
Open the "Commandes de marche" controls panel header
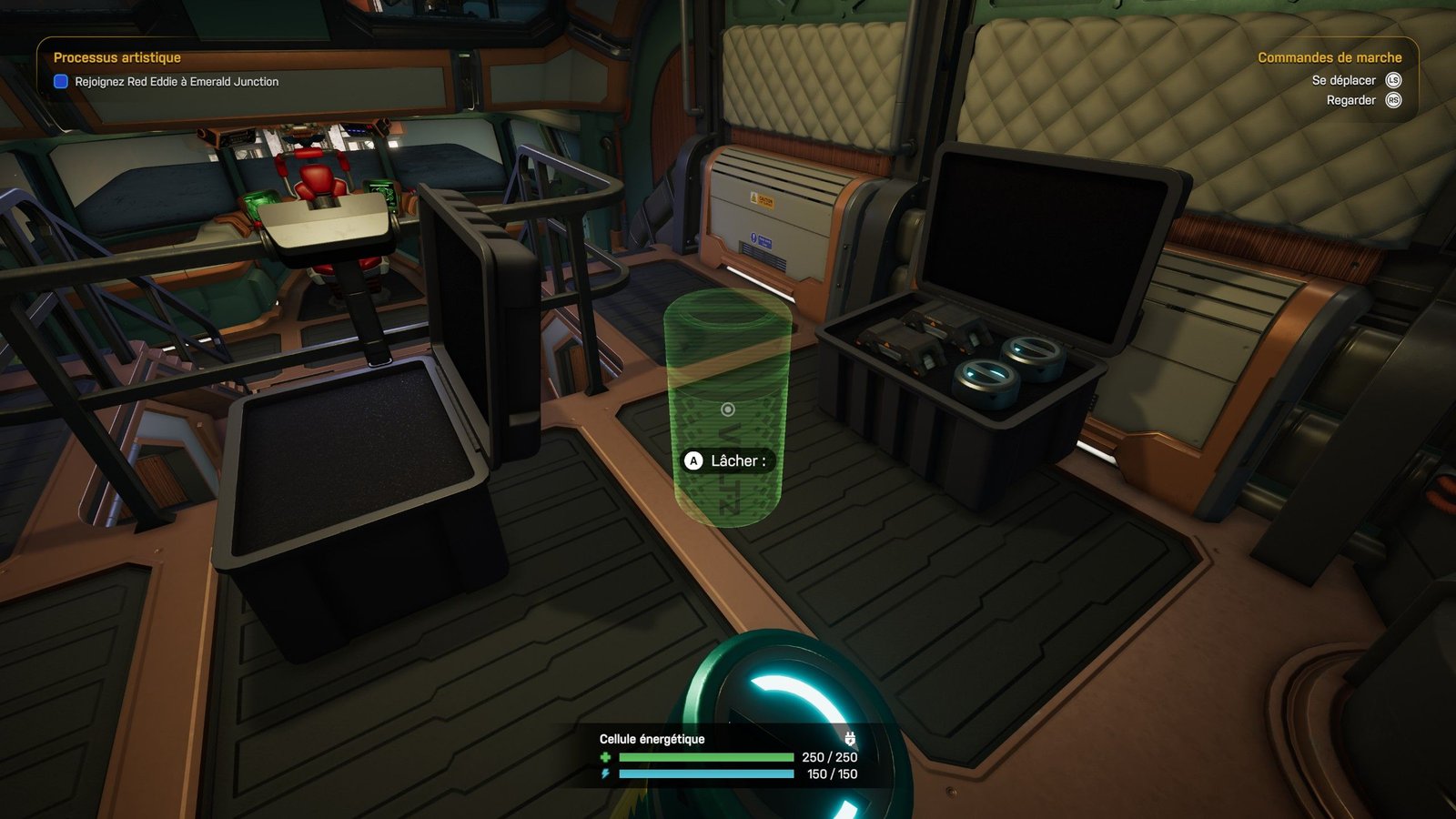click(x=1329, y=57)
